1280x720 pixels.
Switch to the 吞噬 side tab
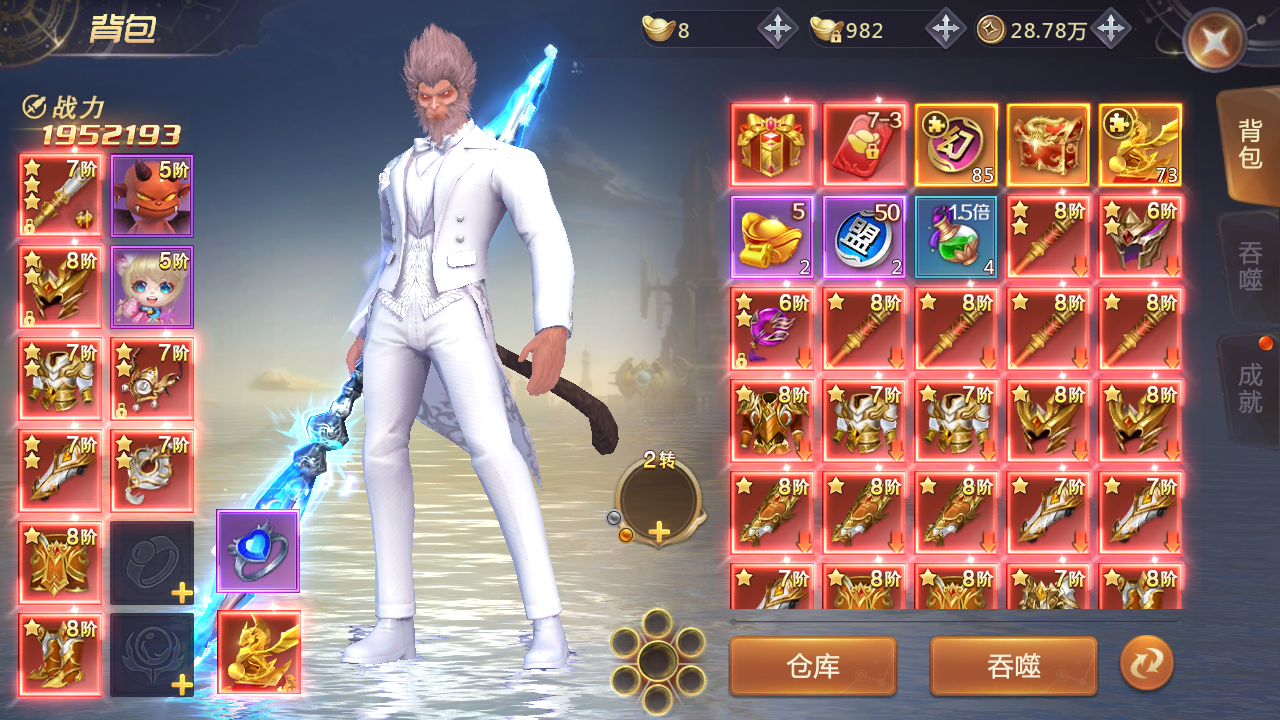tap(1250, 266)
